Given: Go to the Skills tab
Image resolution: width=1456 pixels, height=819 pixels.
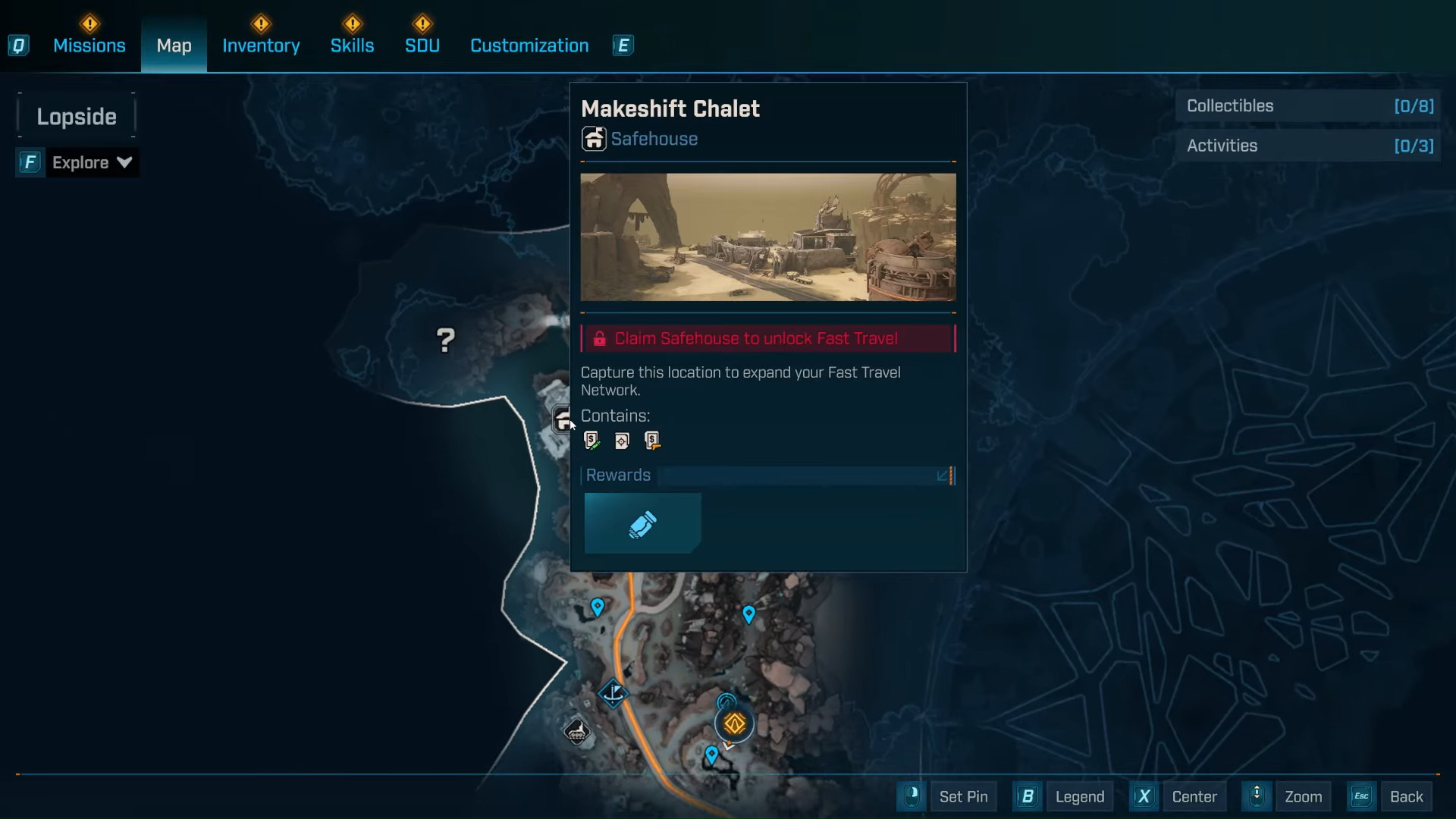Looking at the screenshot, I should pos(352,45).
